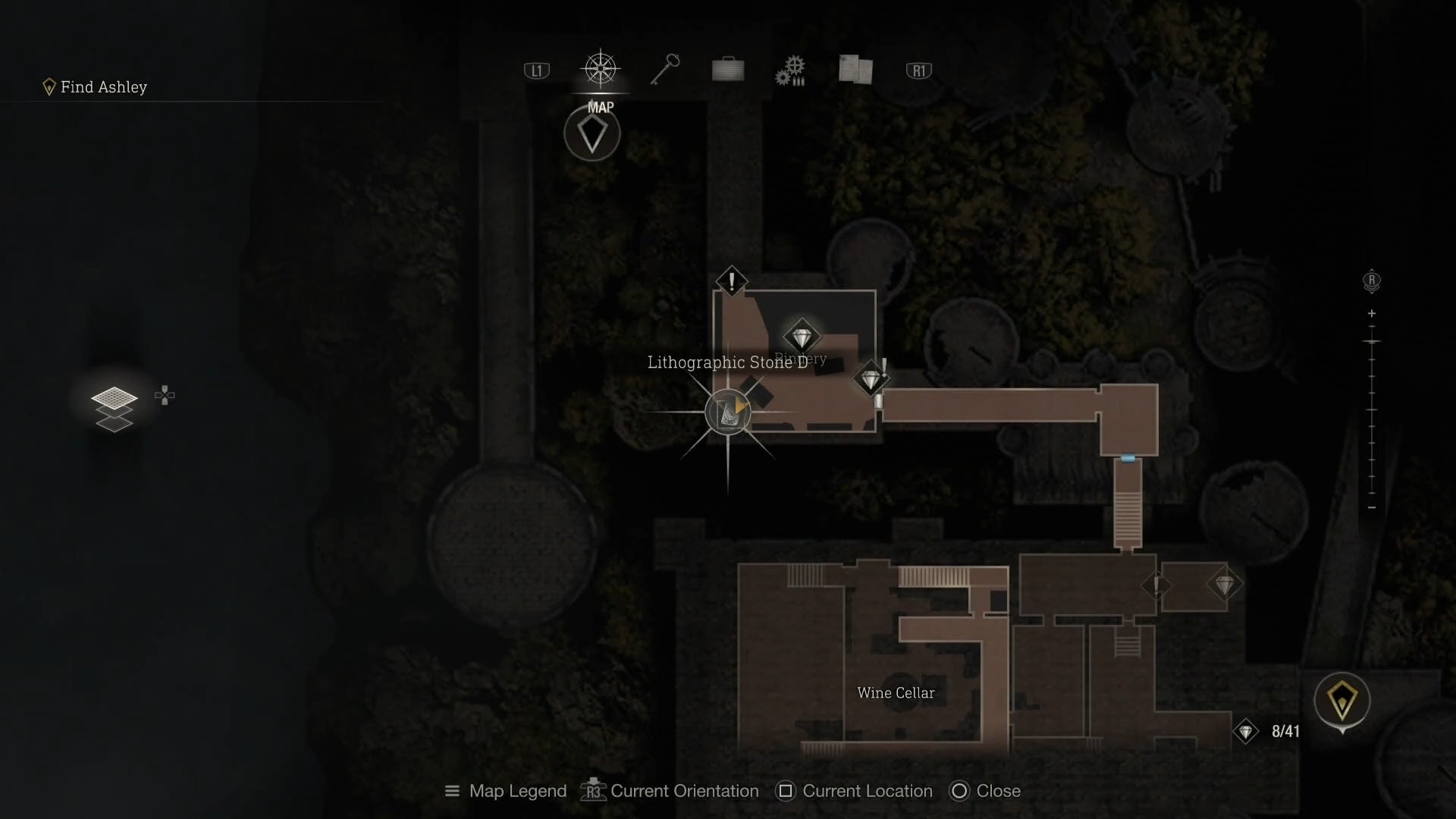Zoom in with the plus sign
The height and width of the screenshot is (819, 1456).
pyautogui.click(x=1371, y=313)
